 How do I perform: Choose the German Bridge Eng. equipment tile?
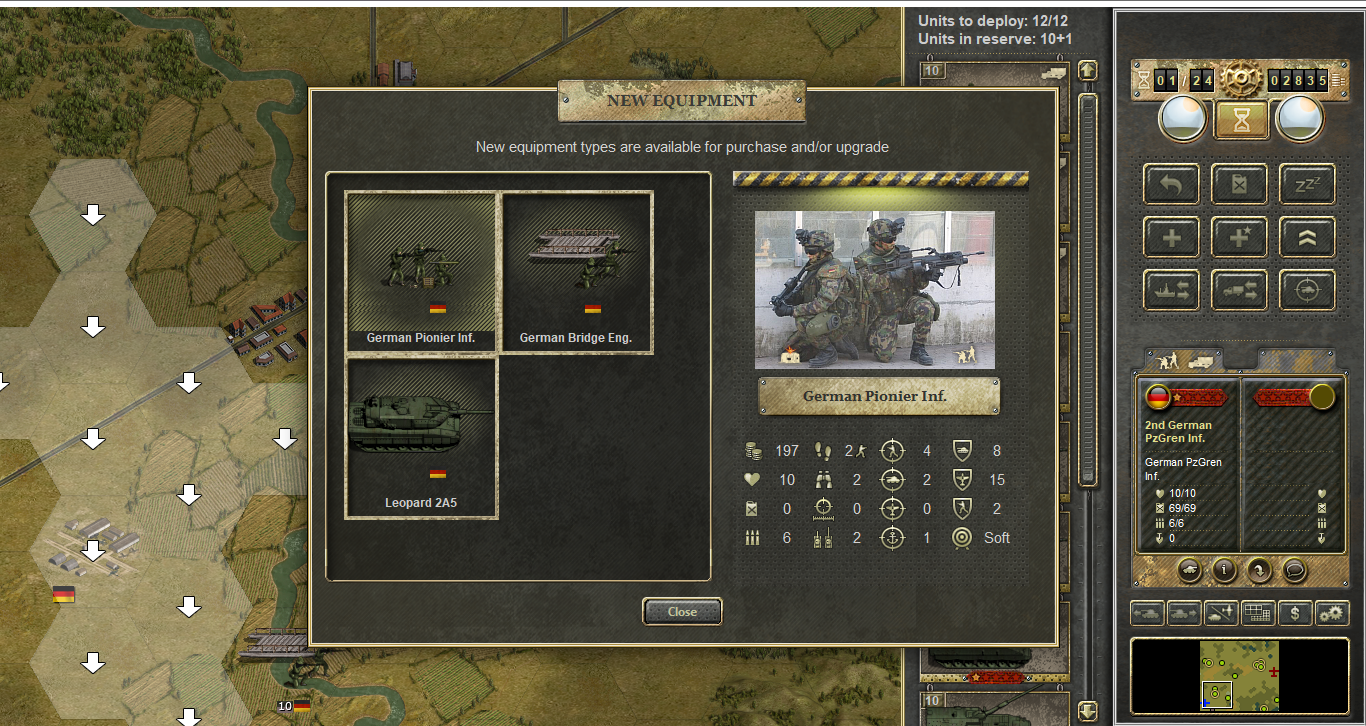[x=576, y=271]
